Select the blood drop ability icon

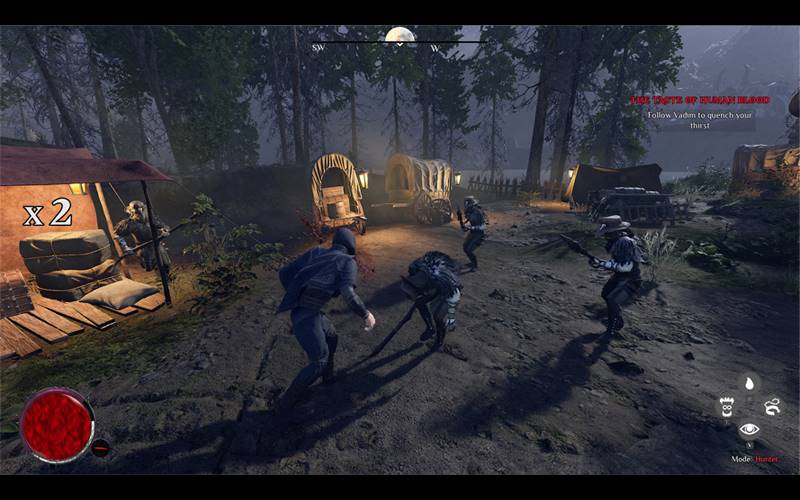[749, 383]
